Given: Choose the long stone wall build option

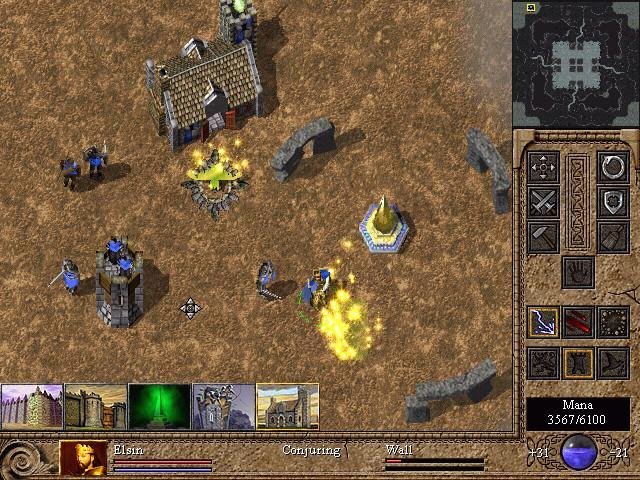Looking at the screenshot, I should tap(32, 406).
